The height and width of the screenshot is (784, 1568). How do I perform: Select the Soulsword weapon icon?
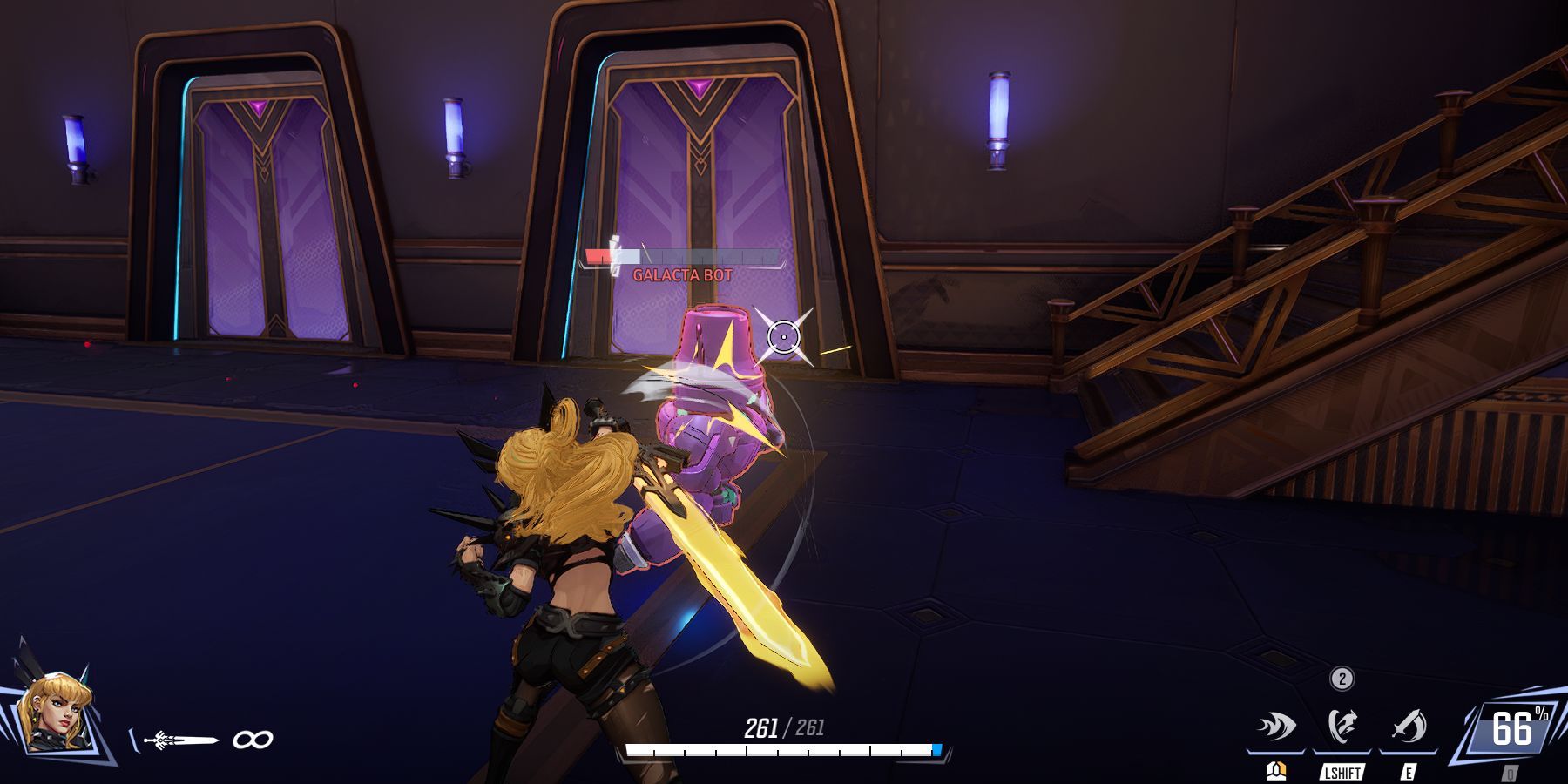point(183,740)
